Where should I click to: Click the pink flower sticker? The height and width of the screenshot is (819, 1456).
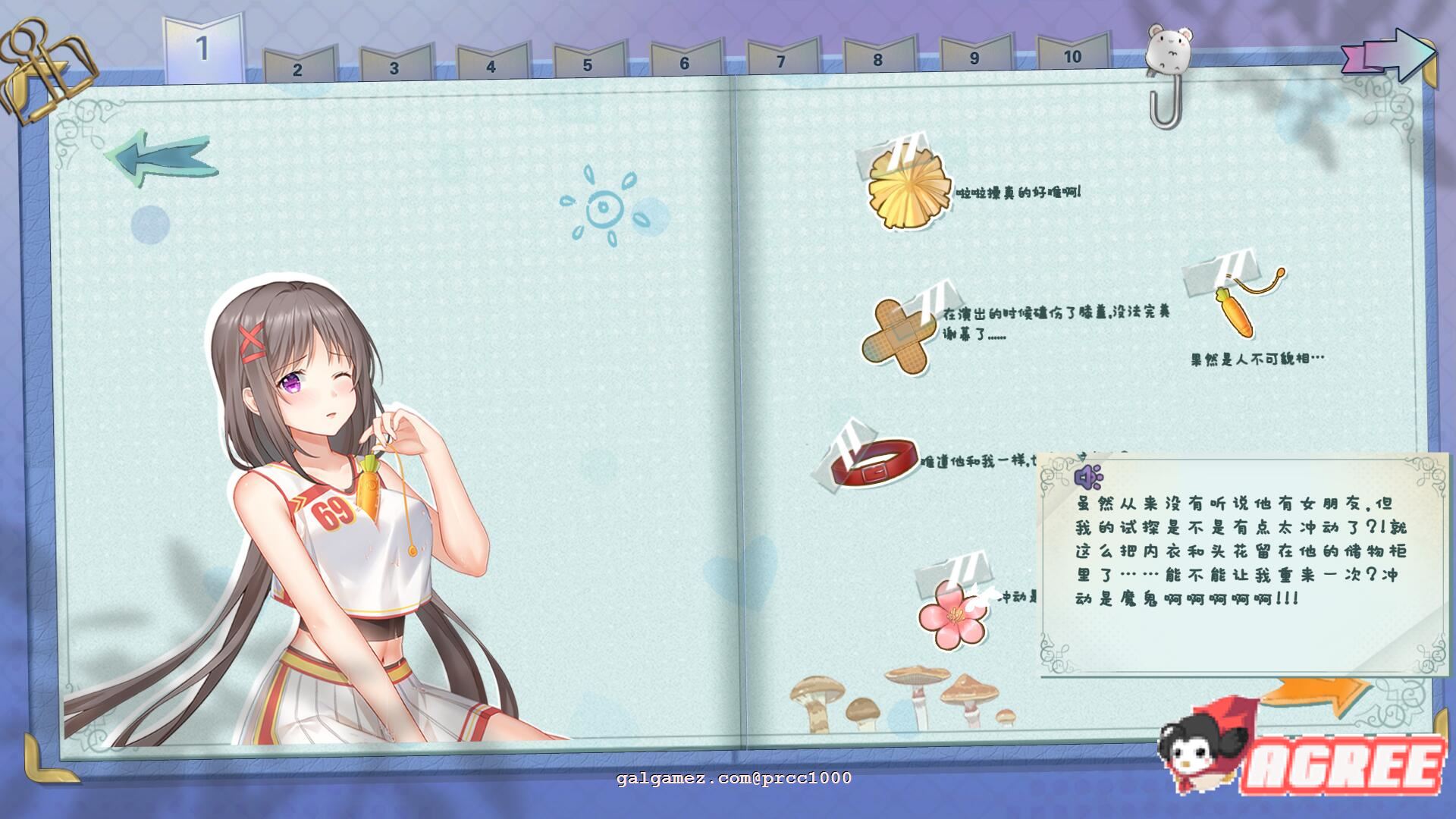point(954,614)
